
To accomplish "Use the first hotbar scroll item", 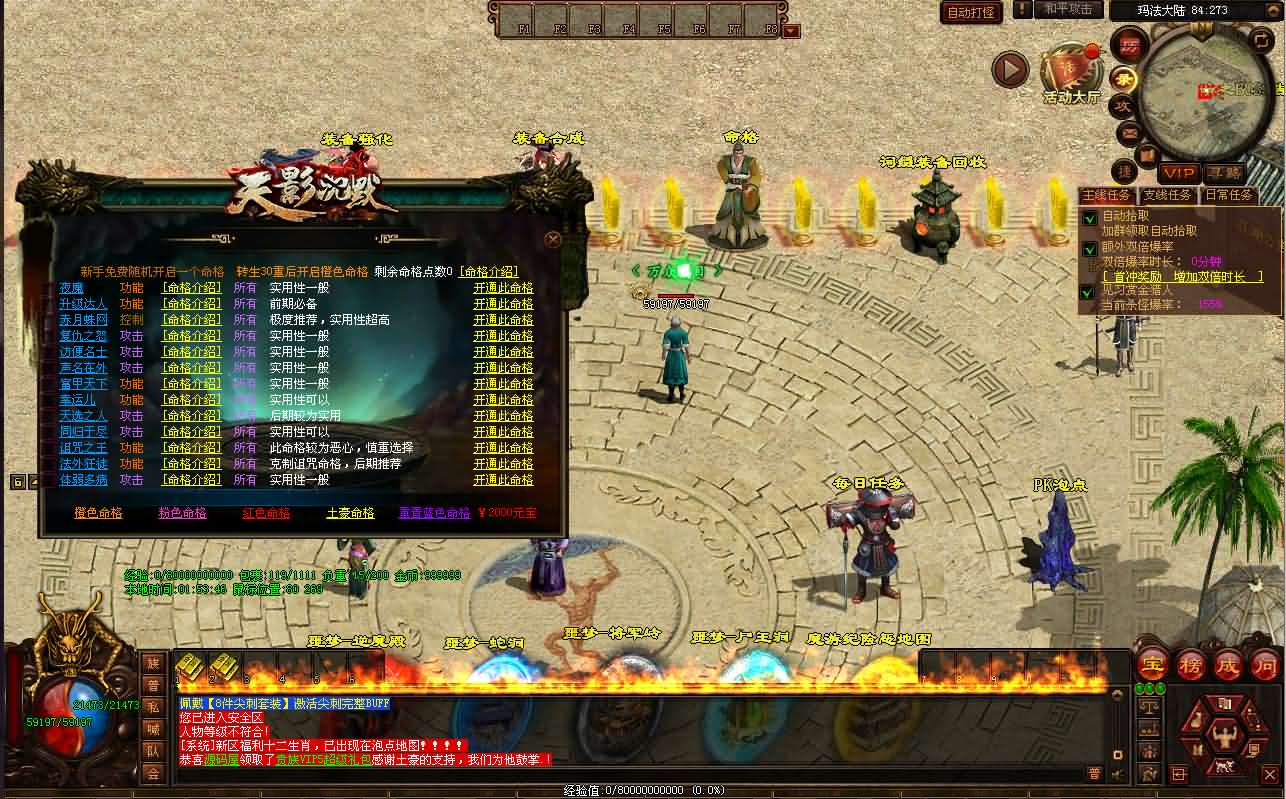I will pyautogui.click(x=190, y=666).
